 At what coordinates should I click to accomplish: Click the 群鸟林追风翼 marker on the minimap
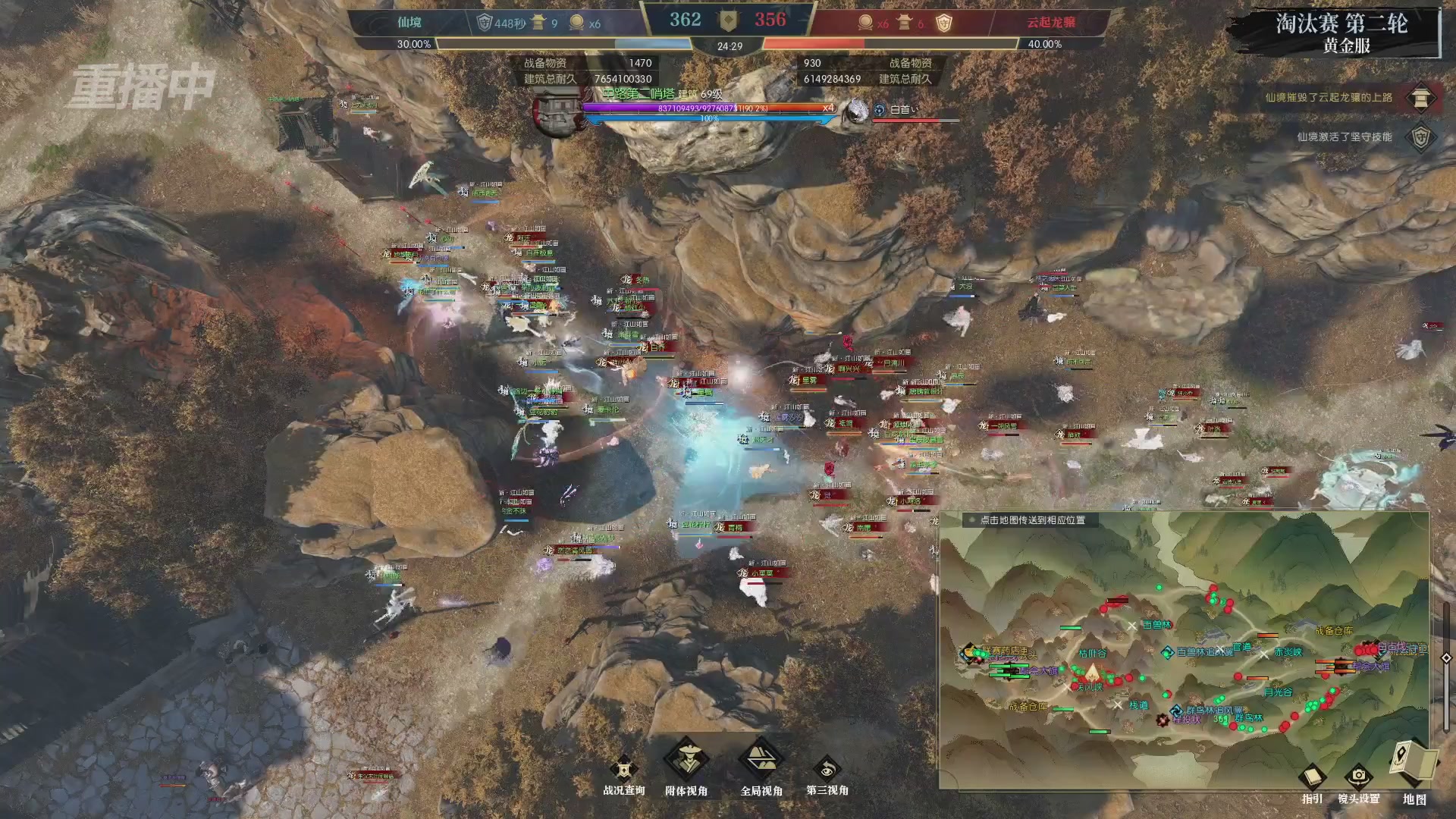1176,711
